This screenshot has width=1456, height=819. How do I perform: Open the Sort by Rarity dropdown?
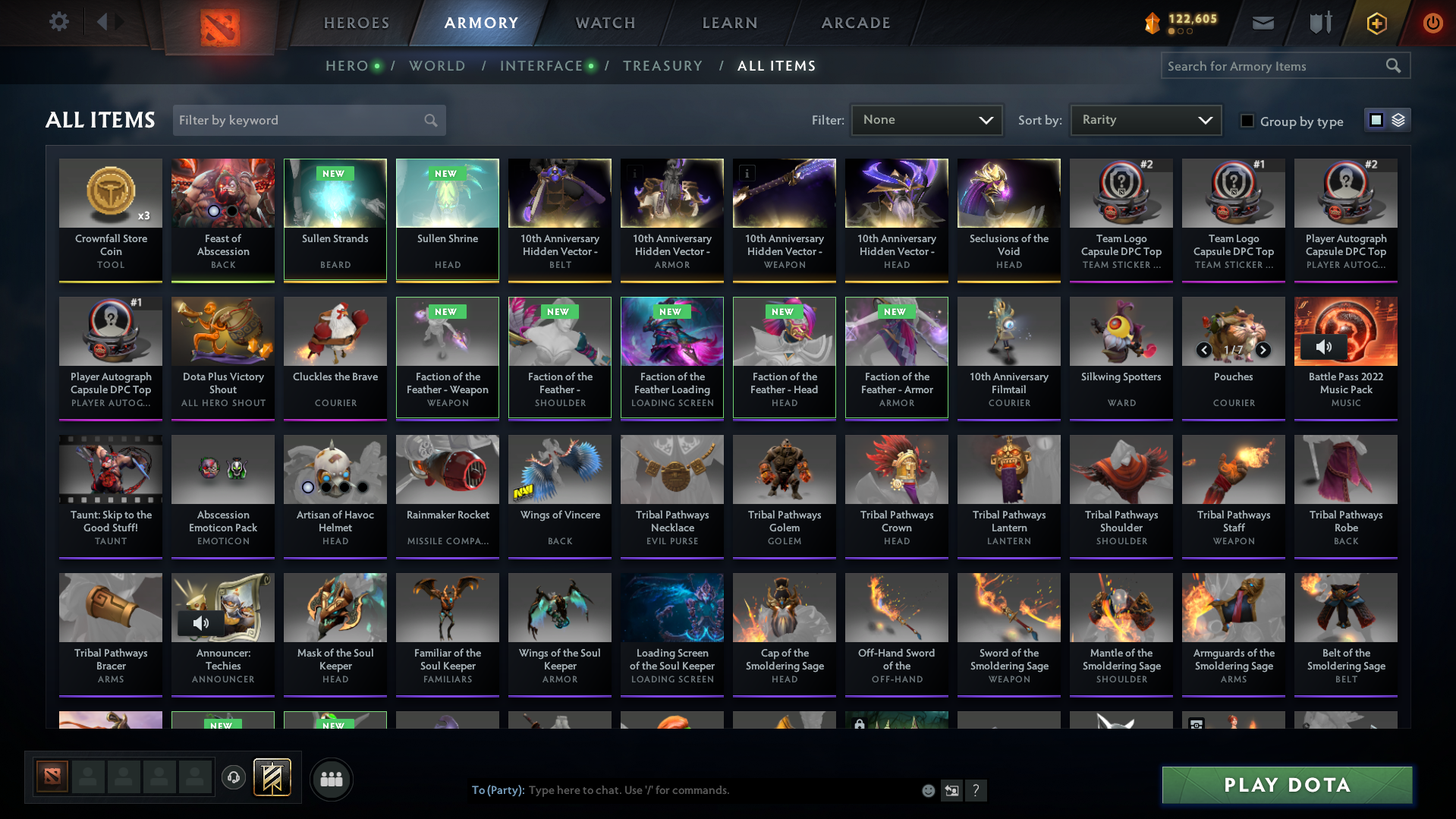coord(1144,119)
